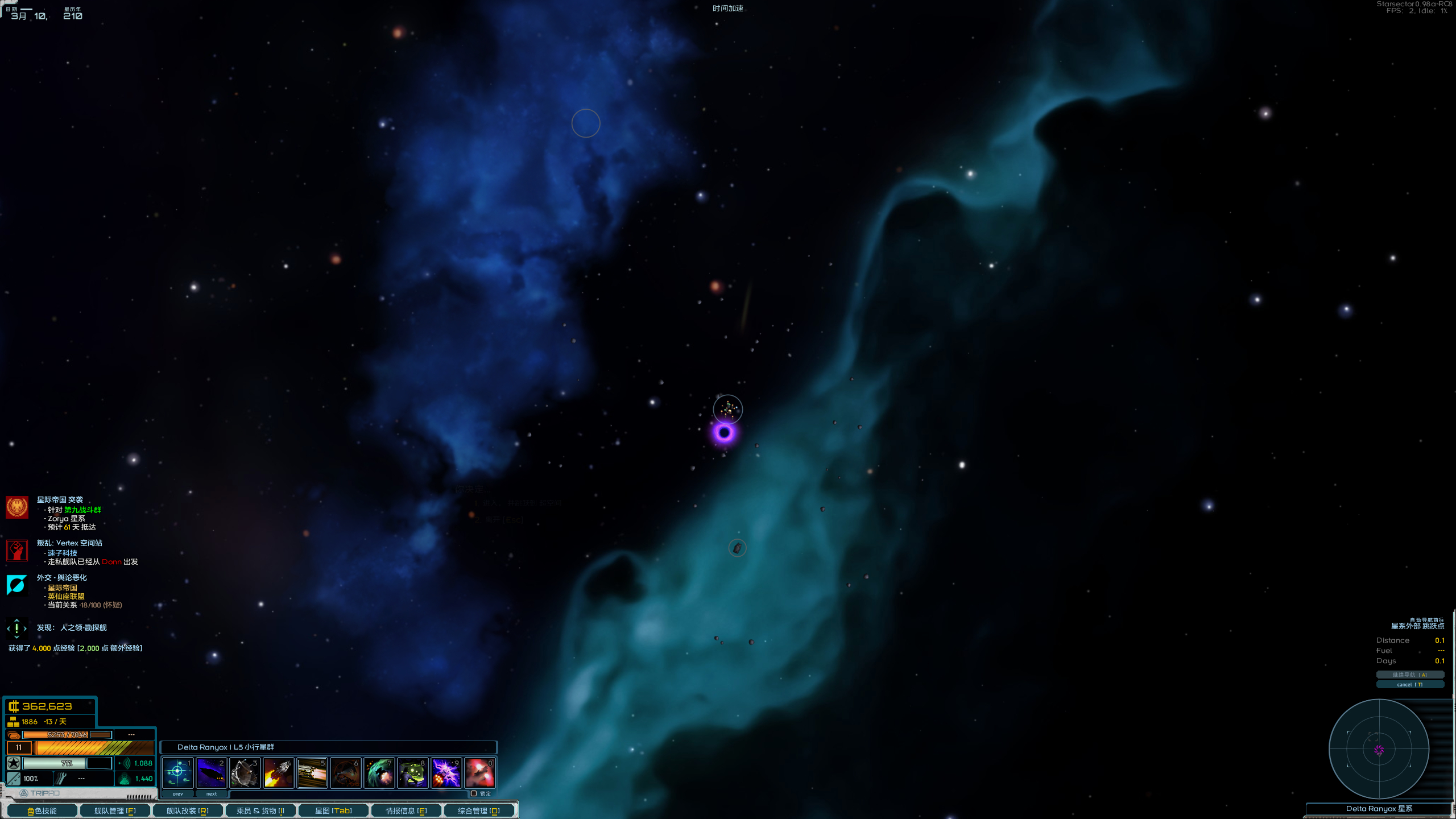Screen dimensions: 1456x819
Task: Activate the engine burn ability in slot 5
Action: click(x=312, y=772)
